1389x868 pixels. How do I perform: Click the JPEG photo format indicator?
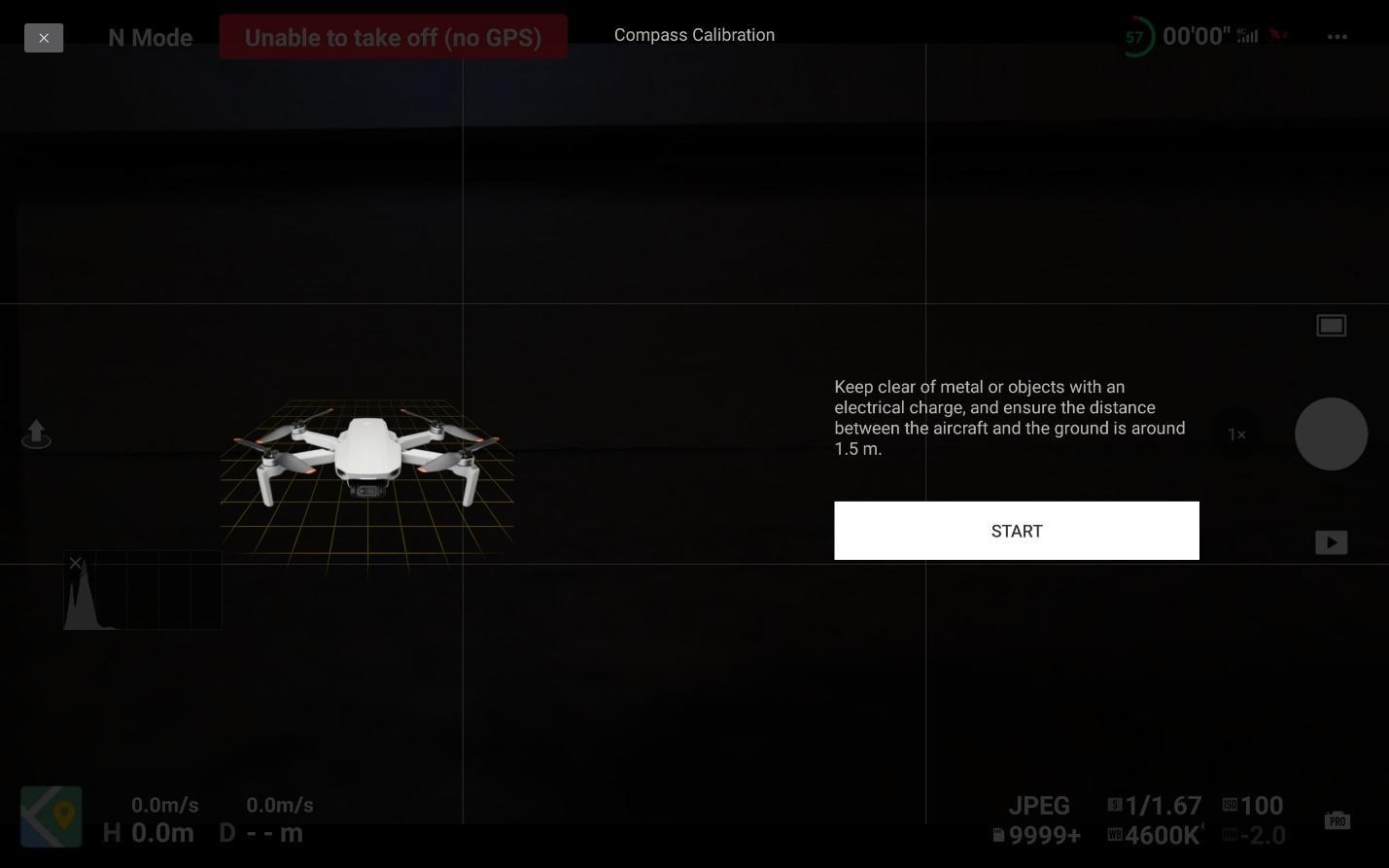(x=1039, y=805)
